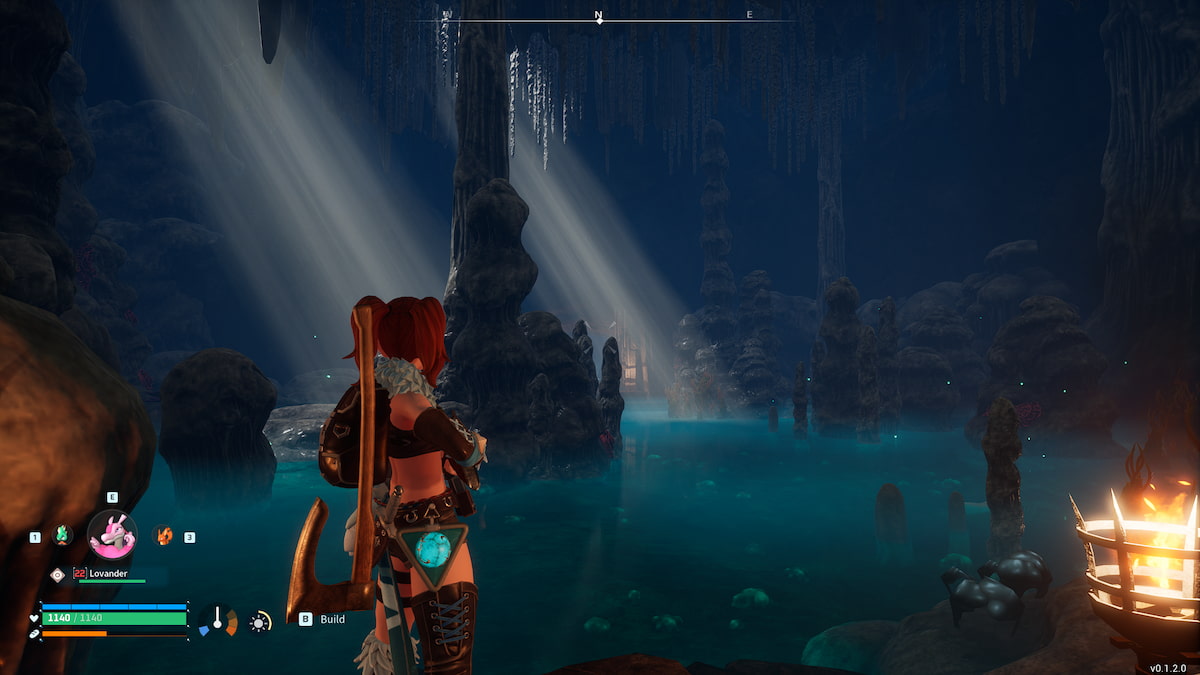Click the thermometer temperature gauge
Screen dimensions: 1200x675
pyautogui.click(x=217, y=620)
